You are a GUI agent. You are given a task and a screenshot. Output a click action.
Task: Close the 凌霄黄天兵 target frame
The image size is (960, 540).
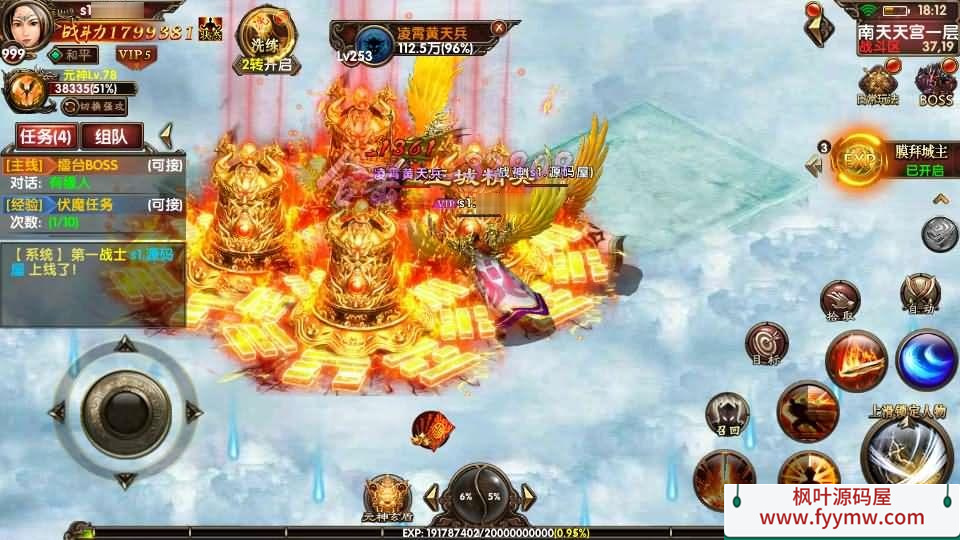click(x=498, y=27)
